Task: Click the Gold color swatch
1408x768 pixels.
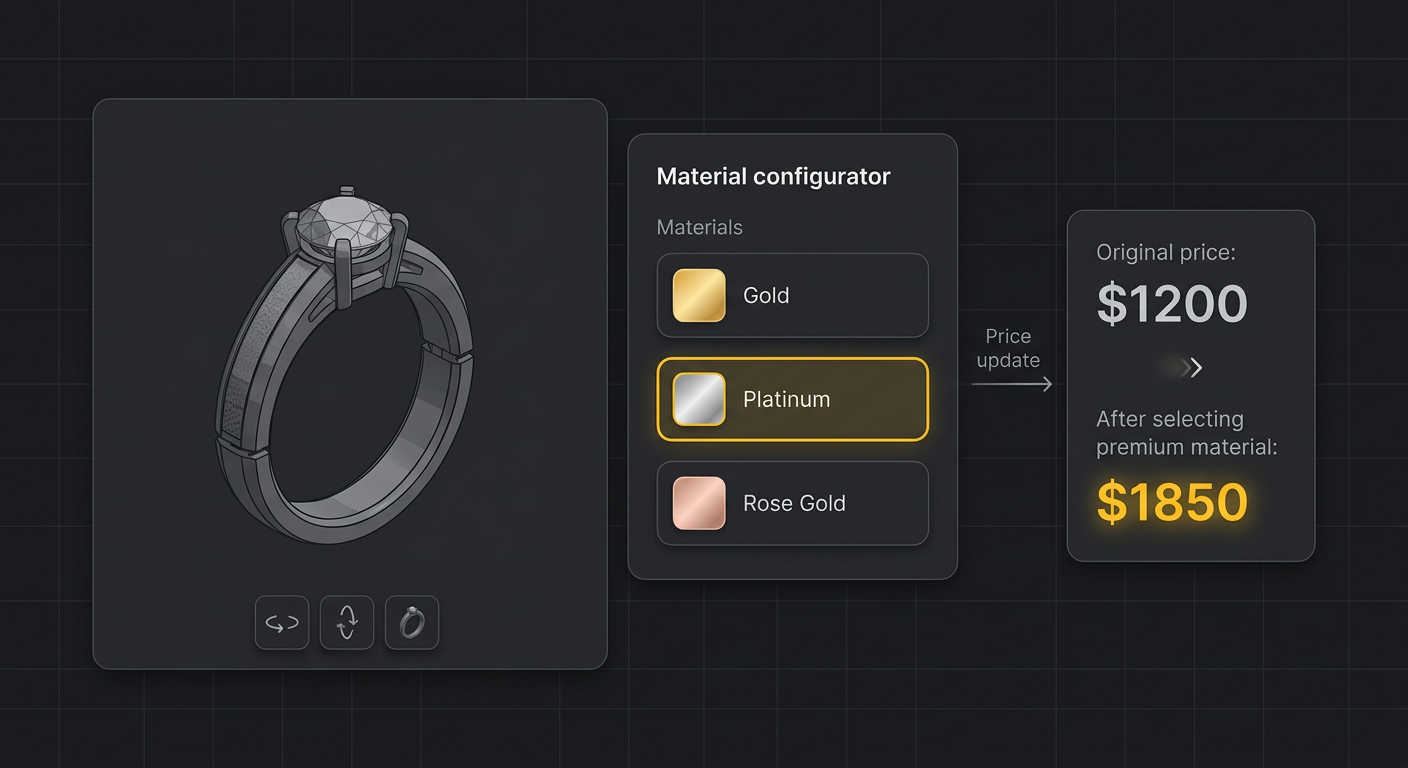Action: pyautogui.click(x=697, y=294)
